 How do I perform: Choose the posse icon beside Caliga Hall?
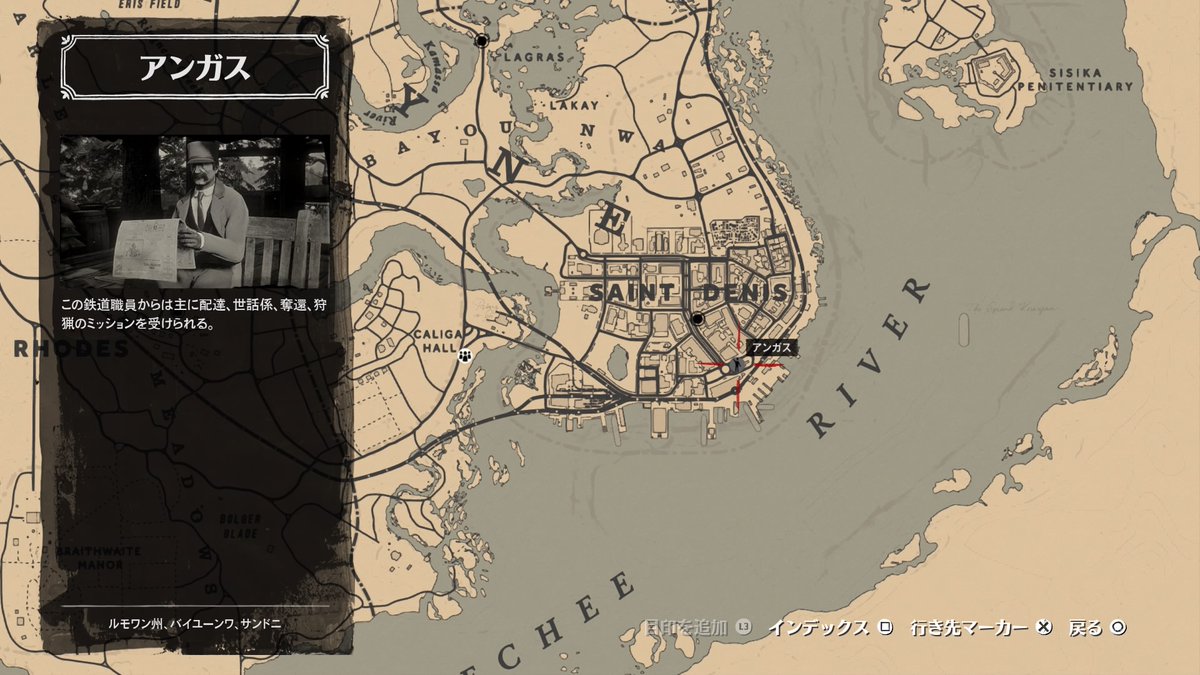click(x=465, y=355)
